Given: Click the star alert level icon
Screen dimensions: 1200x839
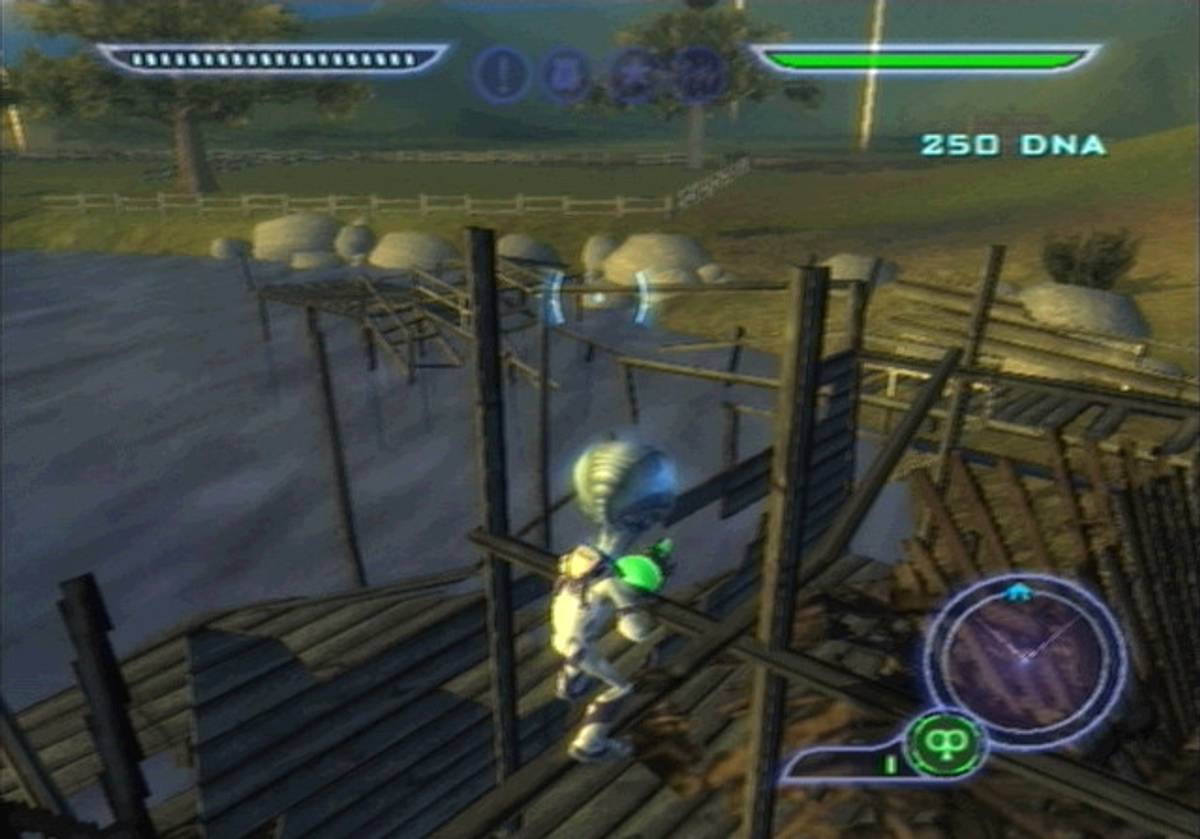Looking at the screenshot, I should [634, 76].
